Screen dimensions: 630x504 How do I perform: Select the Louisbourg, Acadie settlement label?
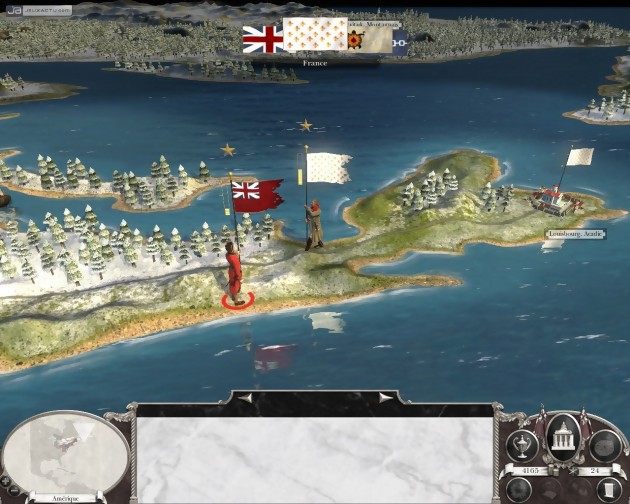577,234
